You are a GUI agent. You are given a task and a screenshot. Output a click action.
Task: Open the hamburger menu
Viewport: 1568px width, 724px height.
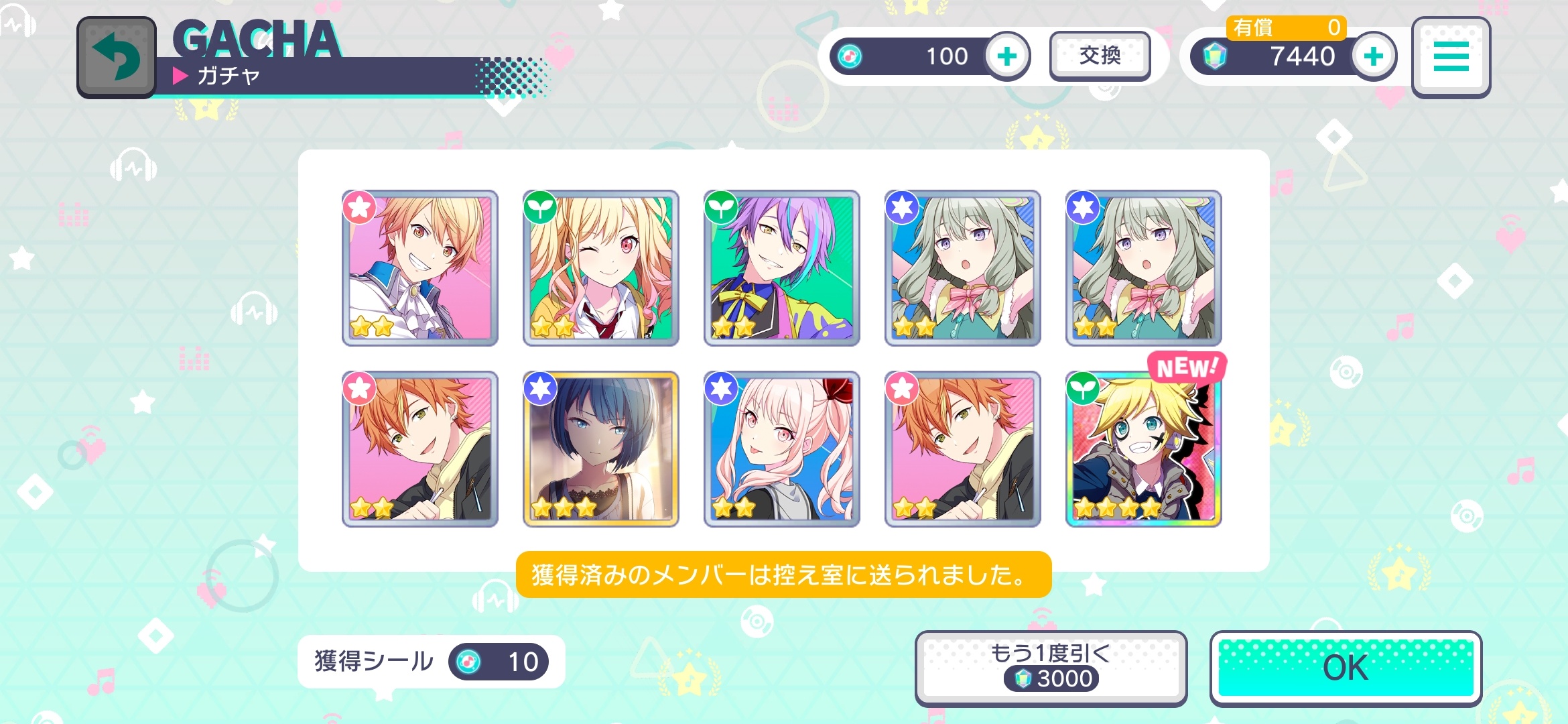tap(1451, 57)
